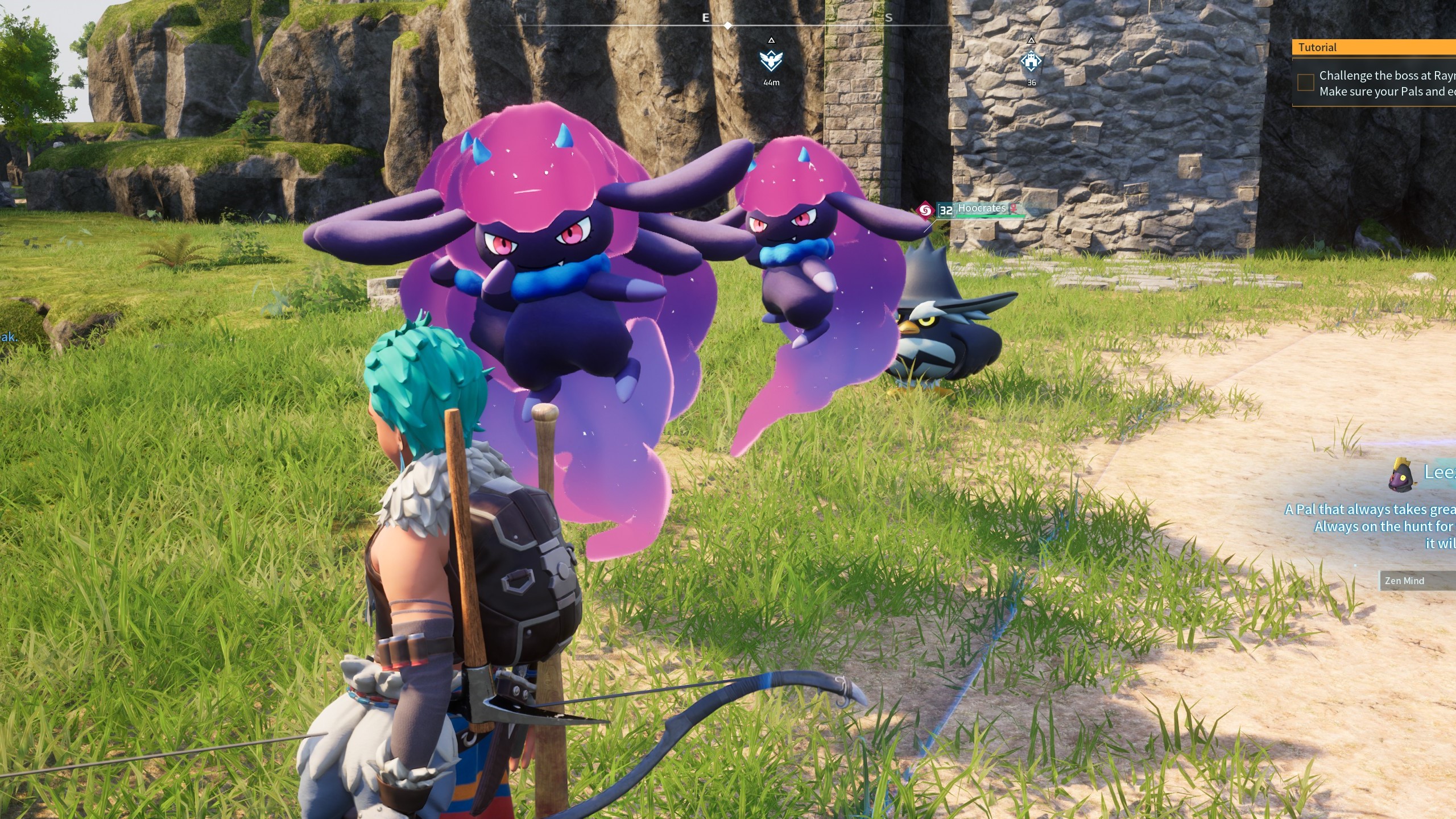Click the triangle waypoint marker above the boss emblem
Viewport: 1456px width, 819px height.
[x=771, y=41]
